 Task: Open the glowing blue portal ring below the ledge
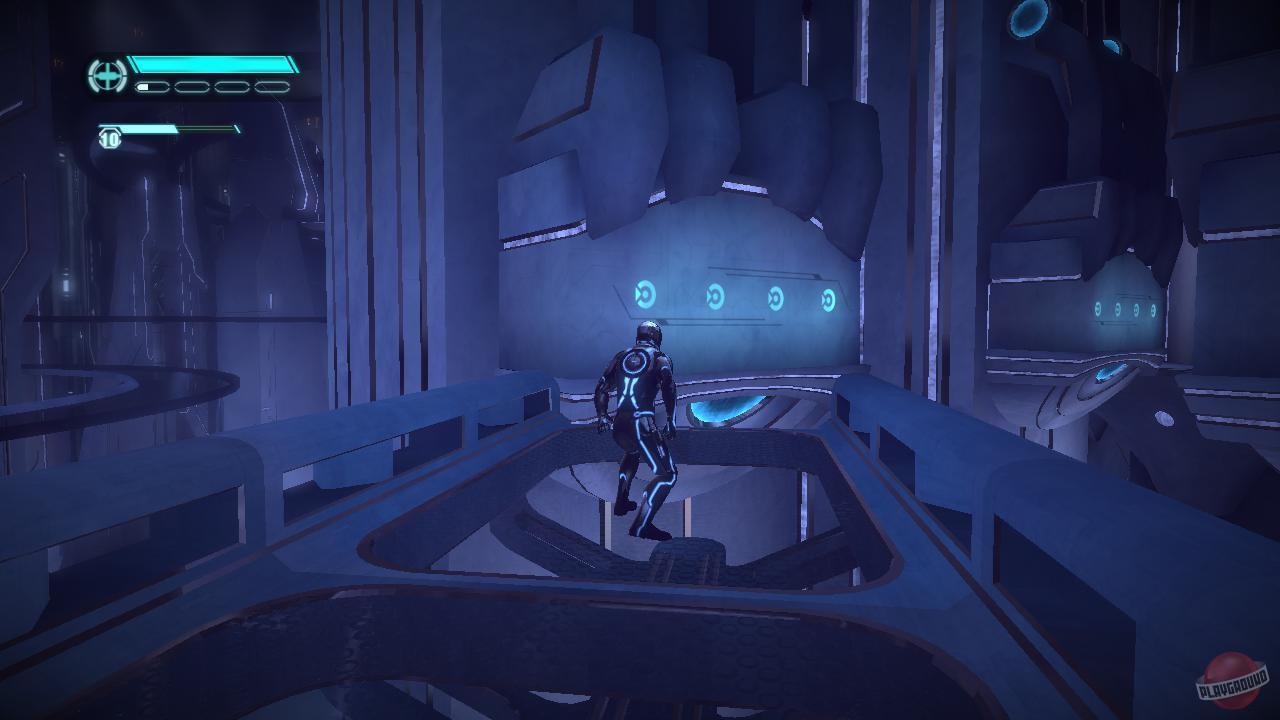pos(722,410)
